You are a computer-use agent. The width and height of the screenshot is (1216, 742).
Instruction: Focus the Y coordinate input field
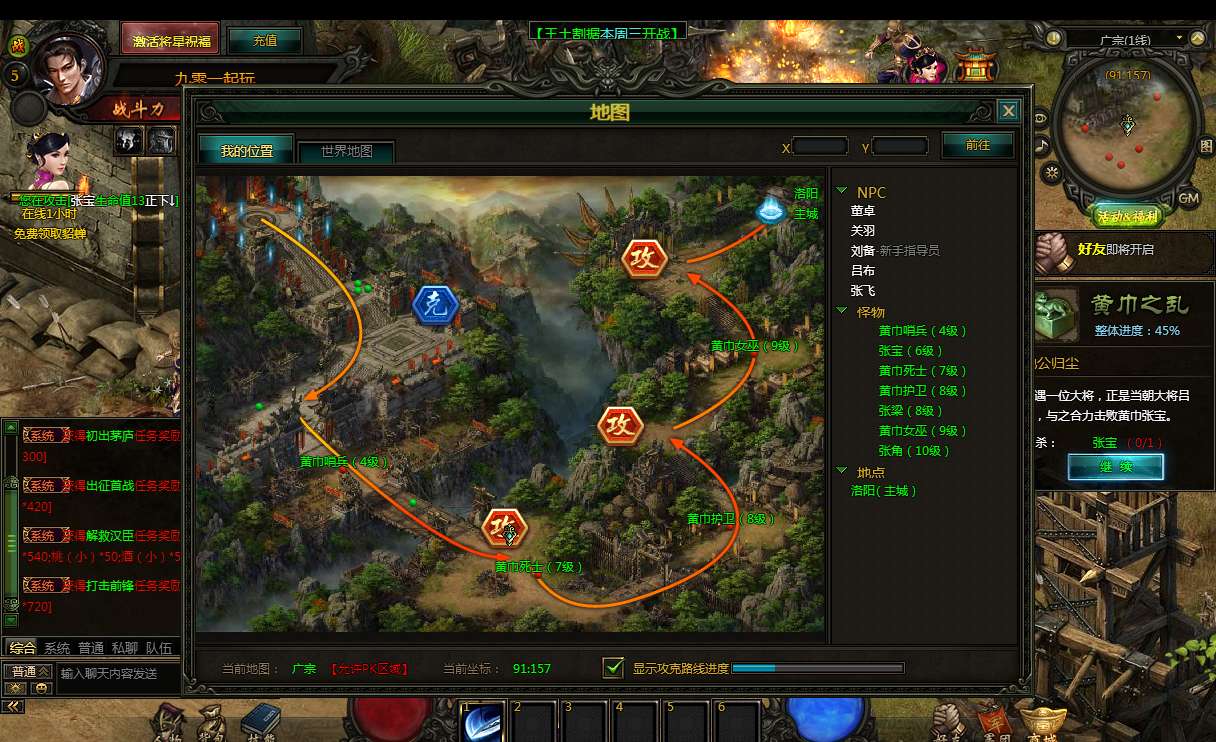click(900, 147)
